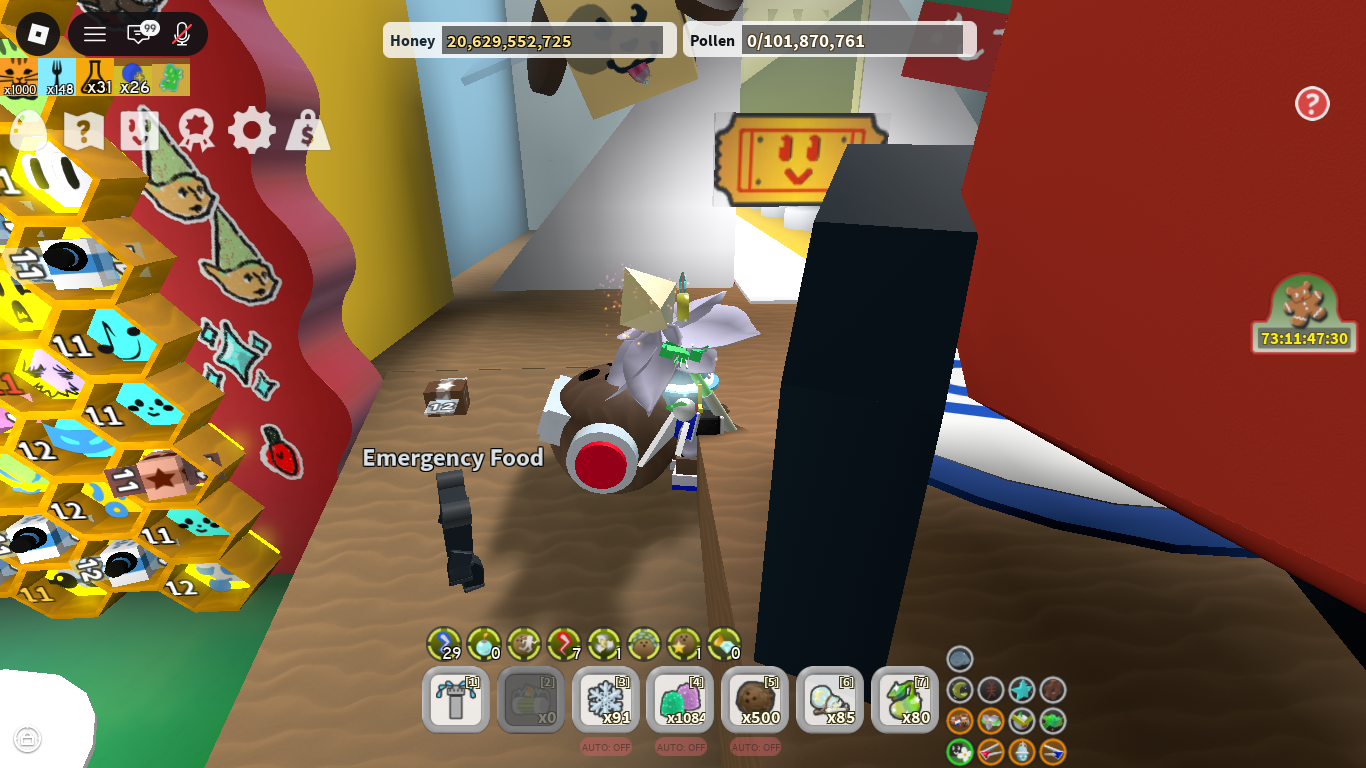The height and width of the screenshot is (768, 1366).
Task: Use the Gumdrops item in slot 4
Action: tap(680, 700)
